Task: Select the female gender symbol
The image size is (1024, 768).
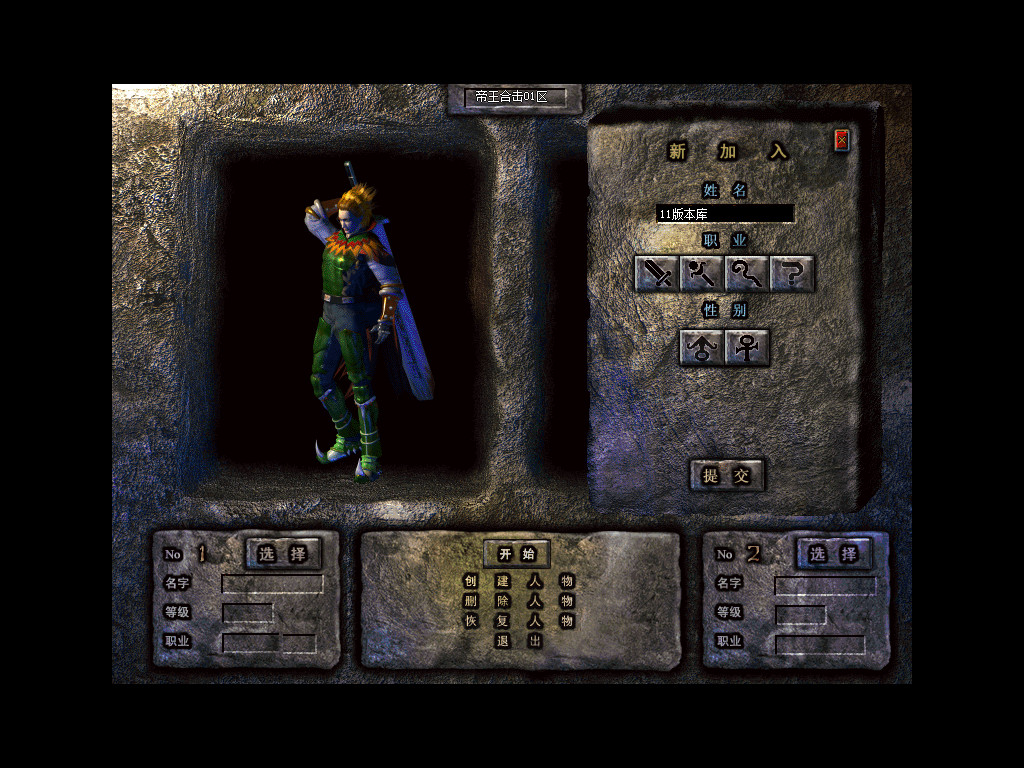Action: [747, 348]
